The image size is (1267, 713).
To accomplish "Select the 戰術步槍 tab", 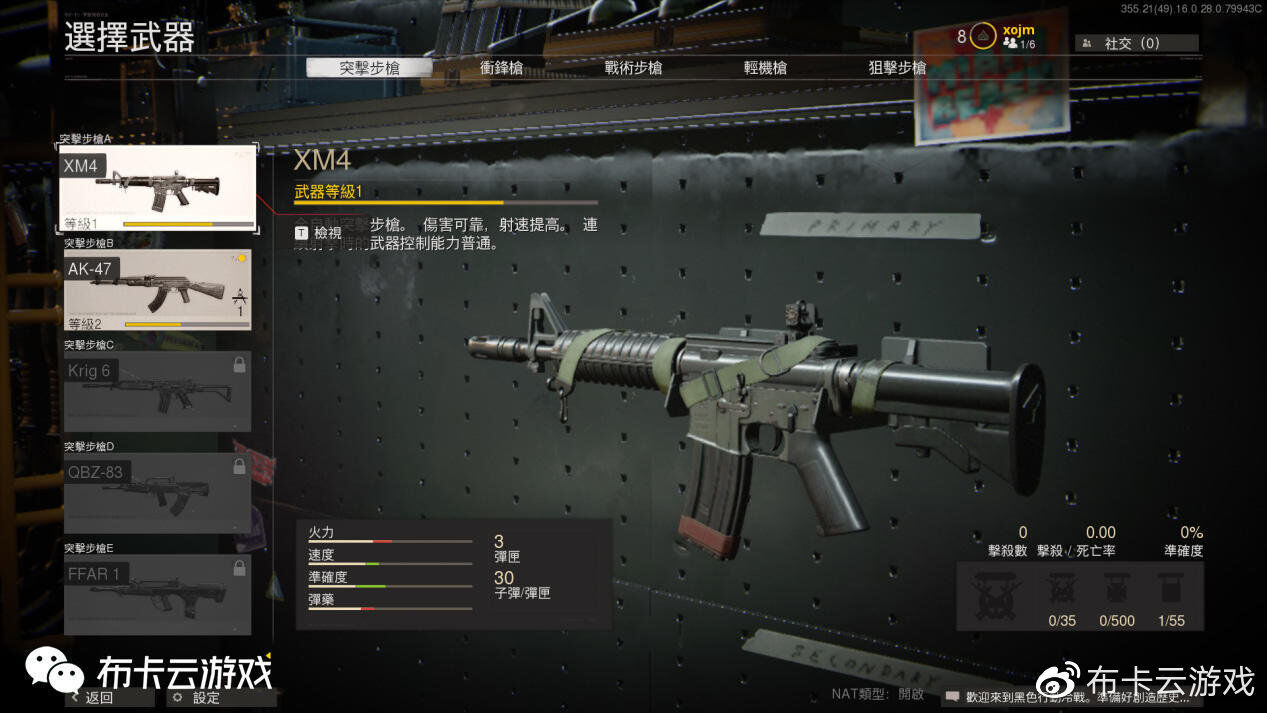I will 633,68.
